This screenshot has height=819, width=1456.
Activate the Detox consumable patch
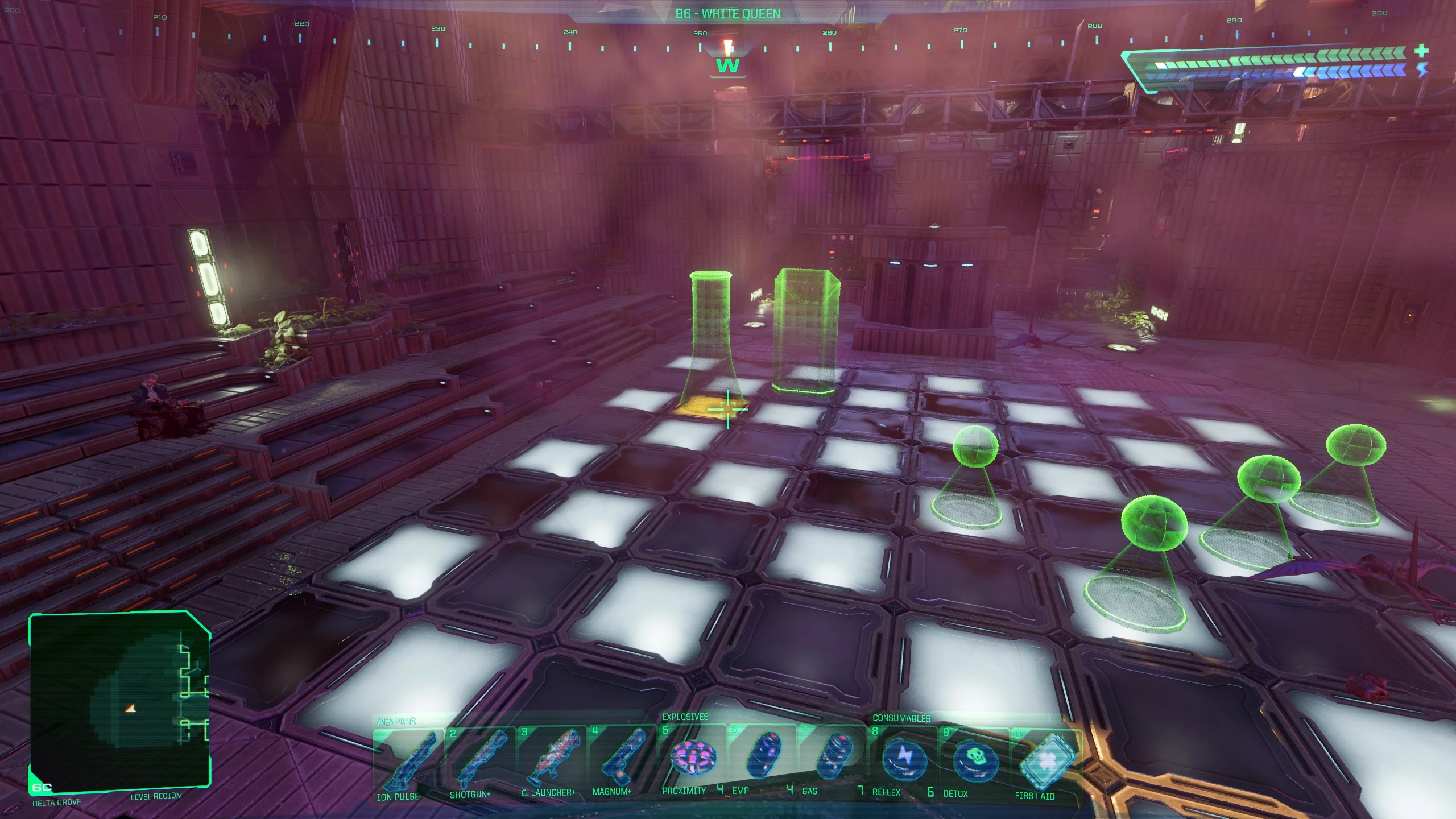[x=974, y=760]
